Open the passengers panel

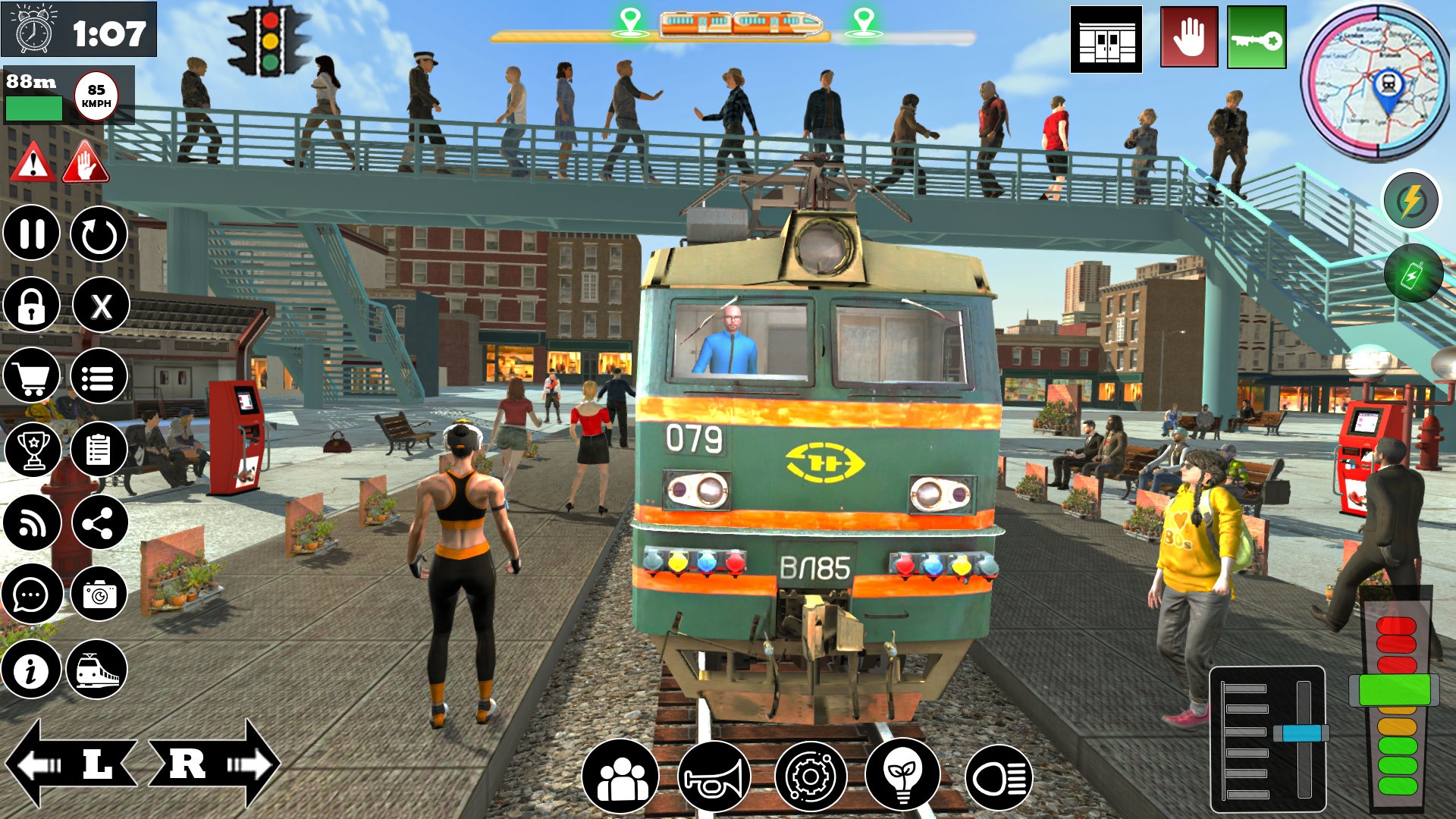tap(622, 775)
